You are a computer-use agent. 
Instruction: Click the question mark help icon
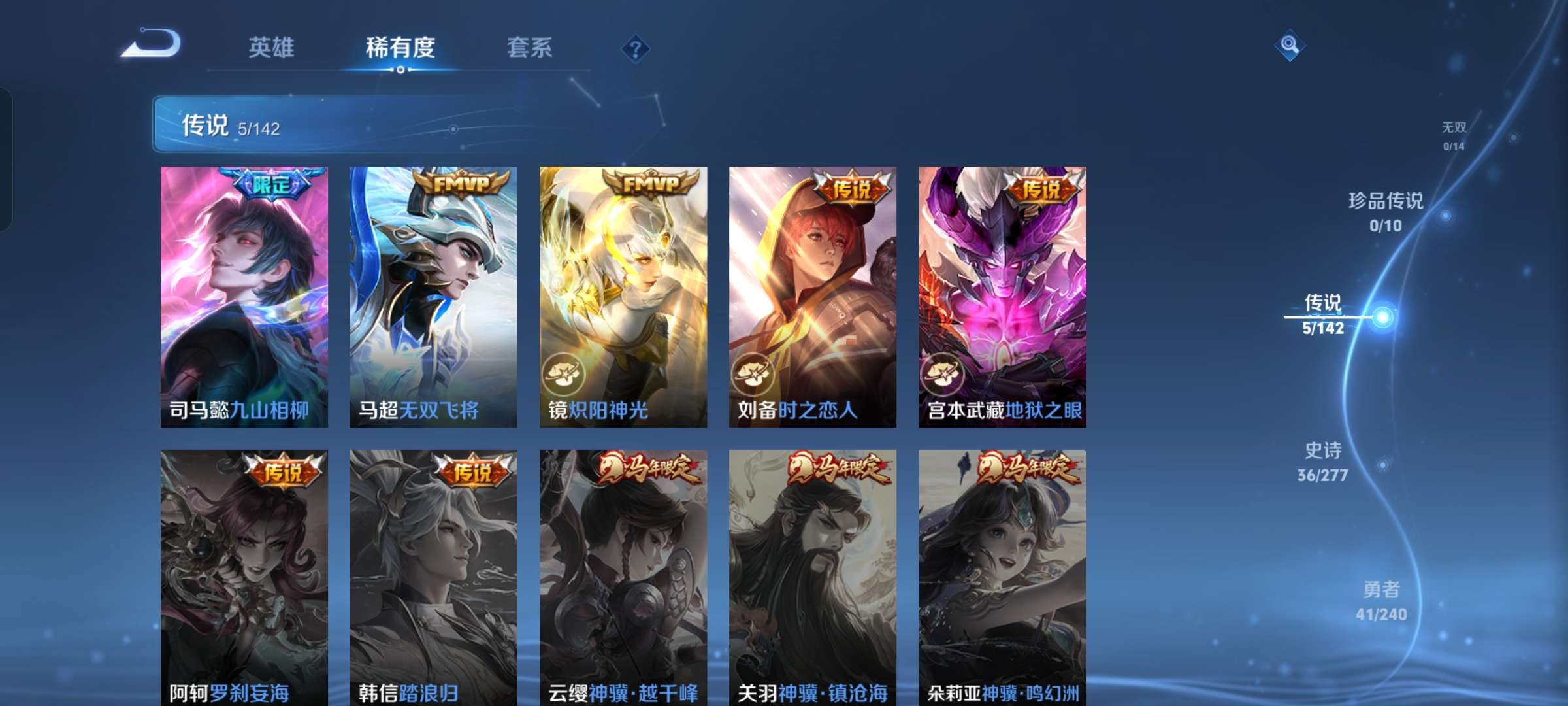click(x=635, y=48)
